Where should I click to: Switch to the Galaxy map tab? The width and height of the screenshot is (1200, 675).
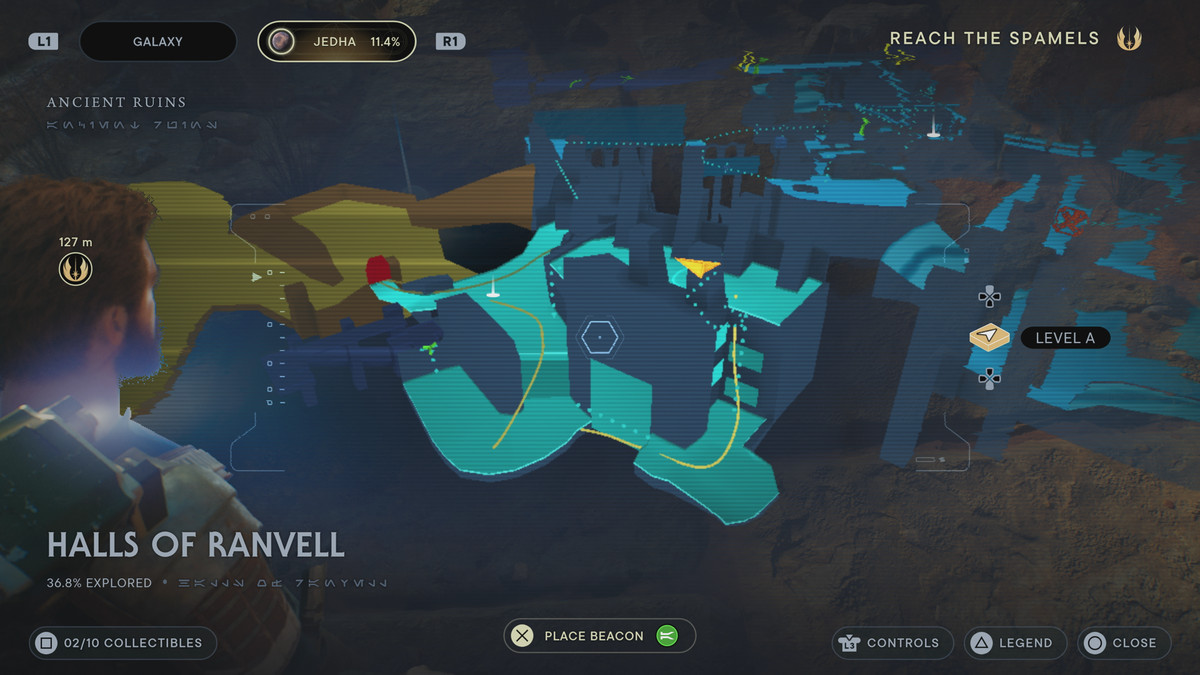pyautogui.click(x=157, y=42)
